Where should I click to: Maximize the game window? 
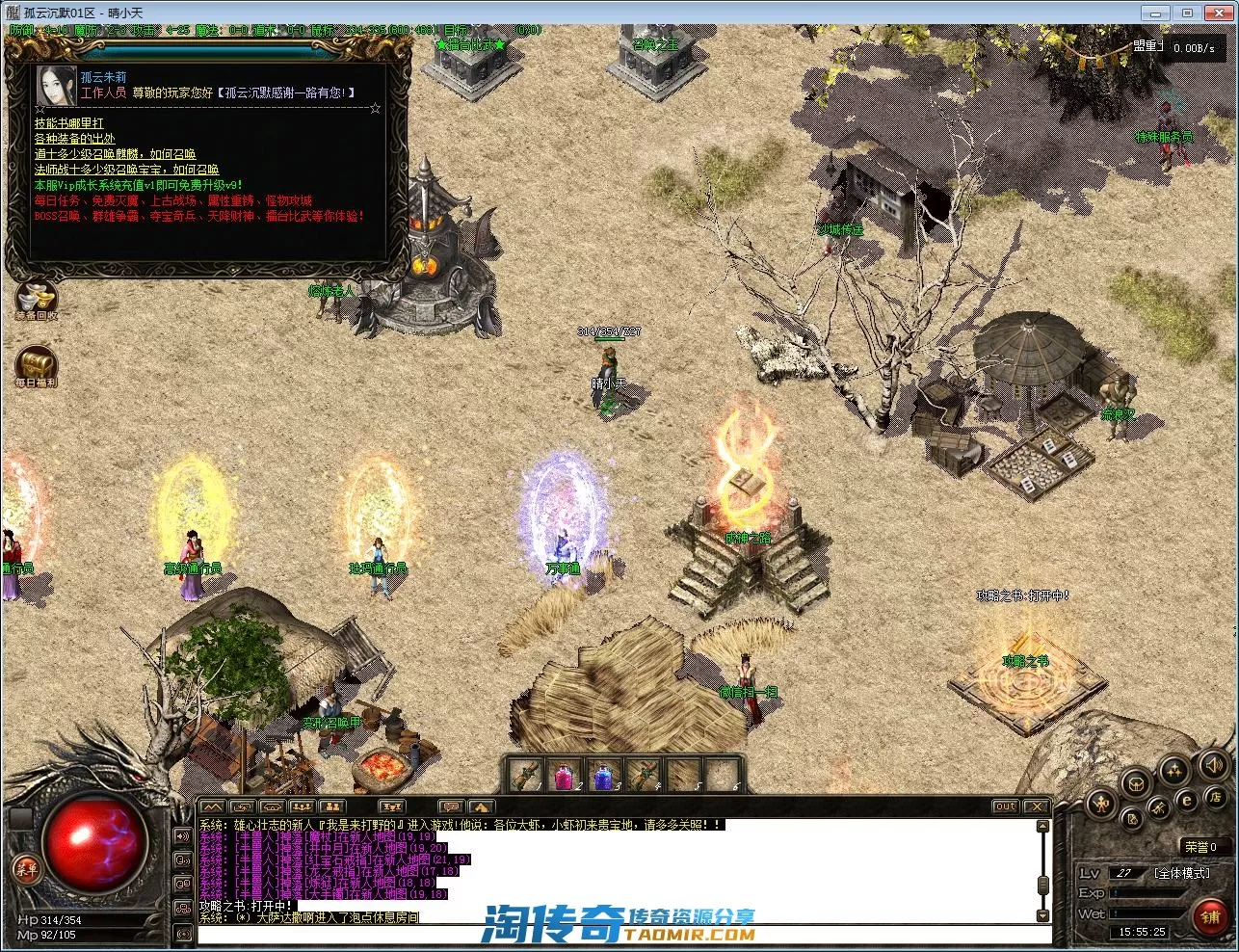tap(1188, 13)
